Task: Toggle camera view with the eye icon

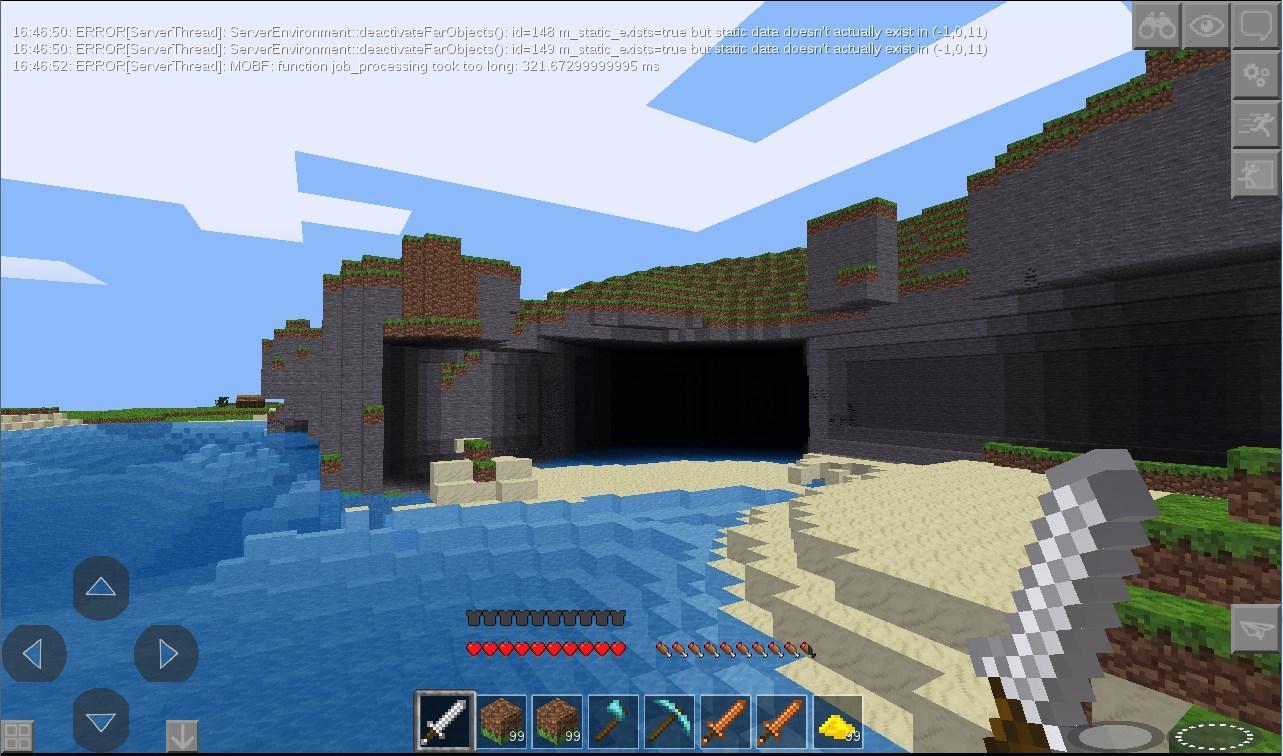Action: 1206,25
